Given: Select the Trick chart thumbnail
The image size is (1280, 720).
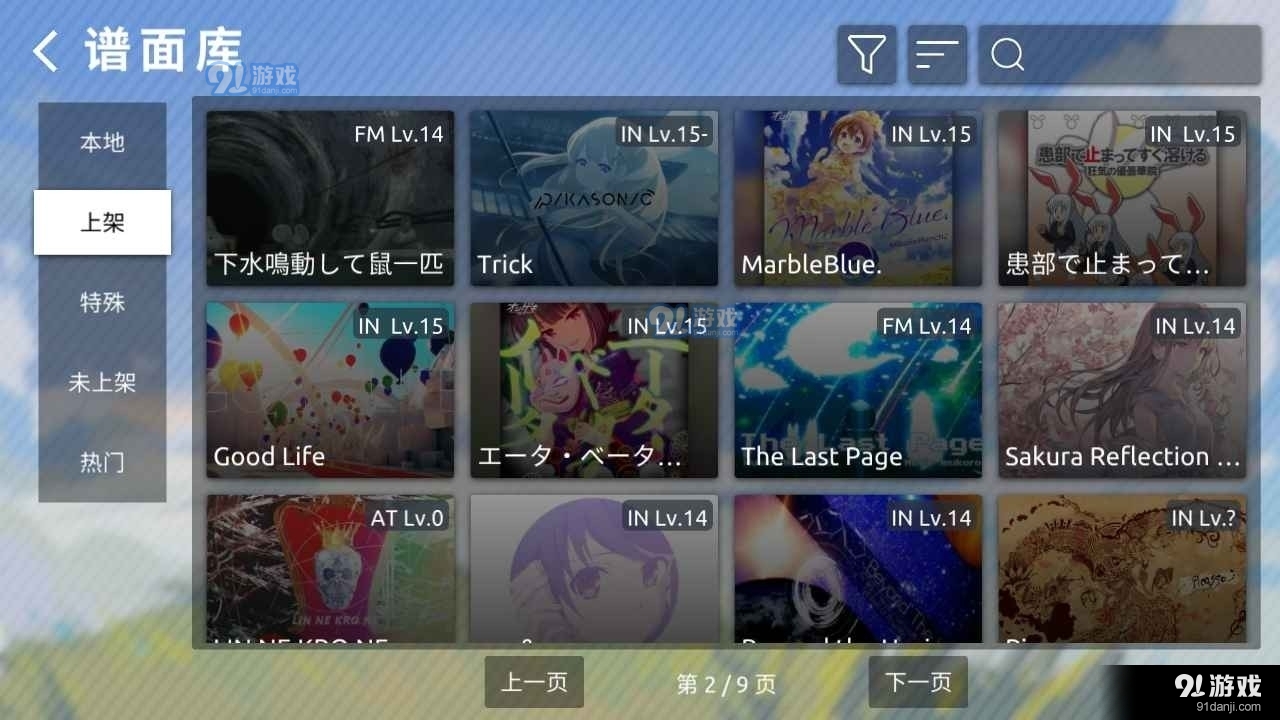Looking at the screenshot, I should click(x=593, y=197).
